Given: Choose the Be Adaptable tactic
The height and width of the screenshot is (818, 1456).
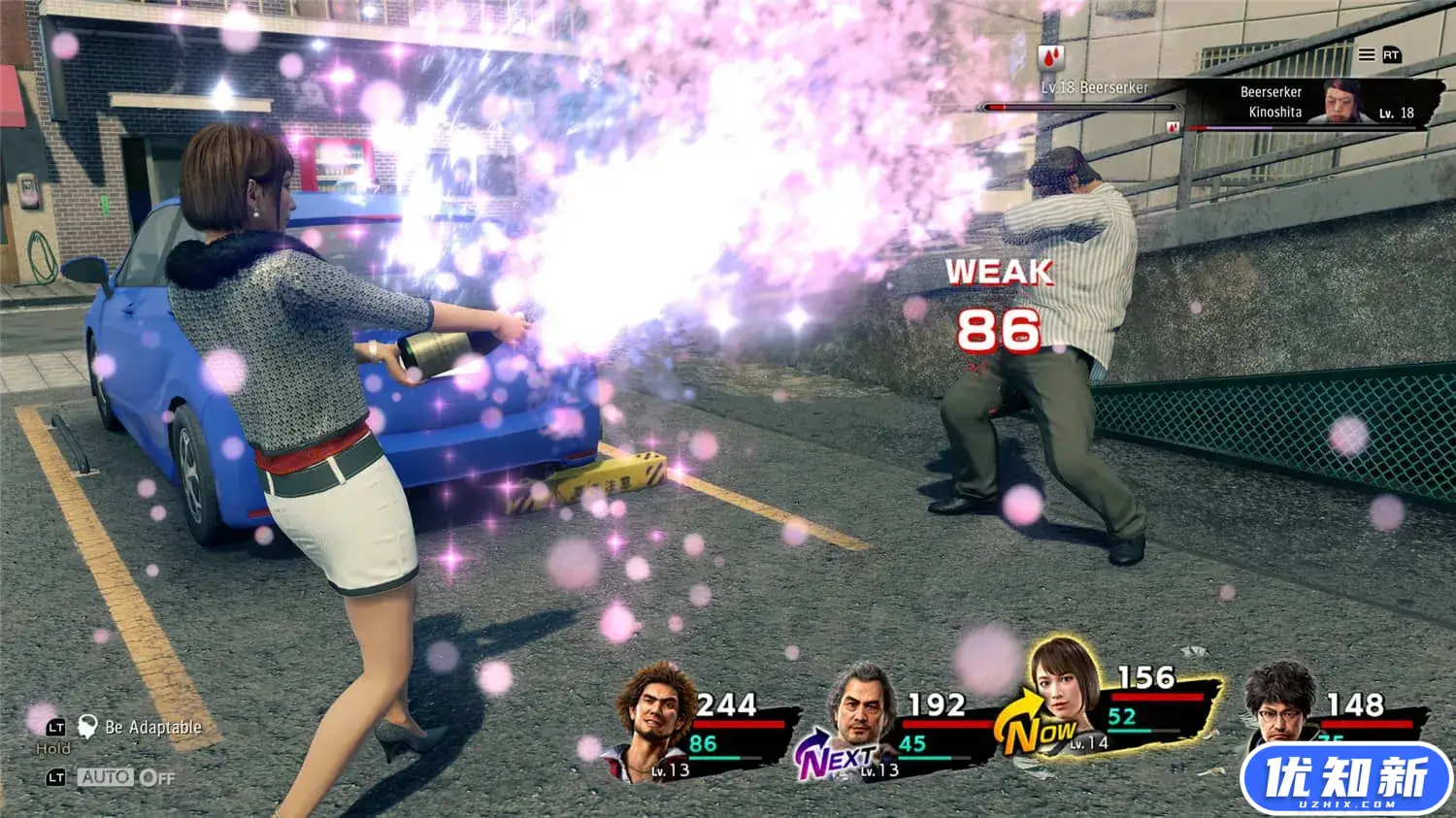Looking at the screenshot, I should click(152, 727).
